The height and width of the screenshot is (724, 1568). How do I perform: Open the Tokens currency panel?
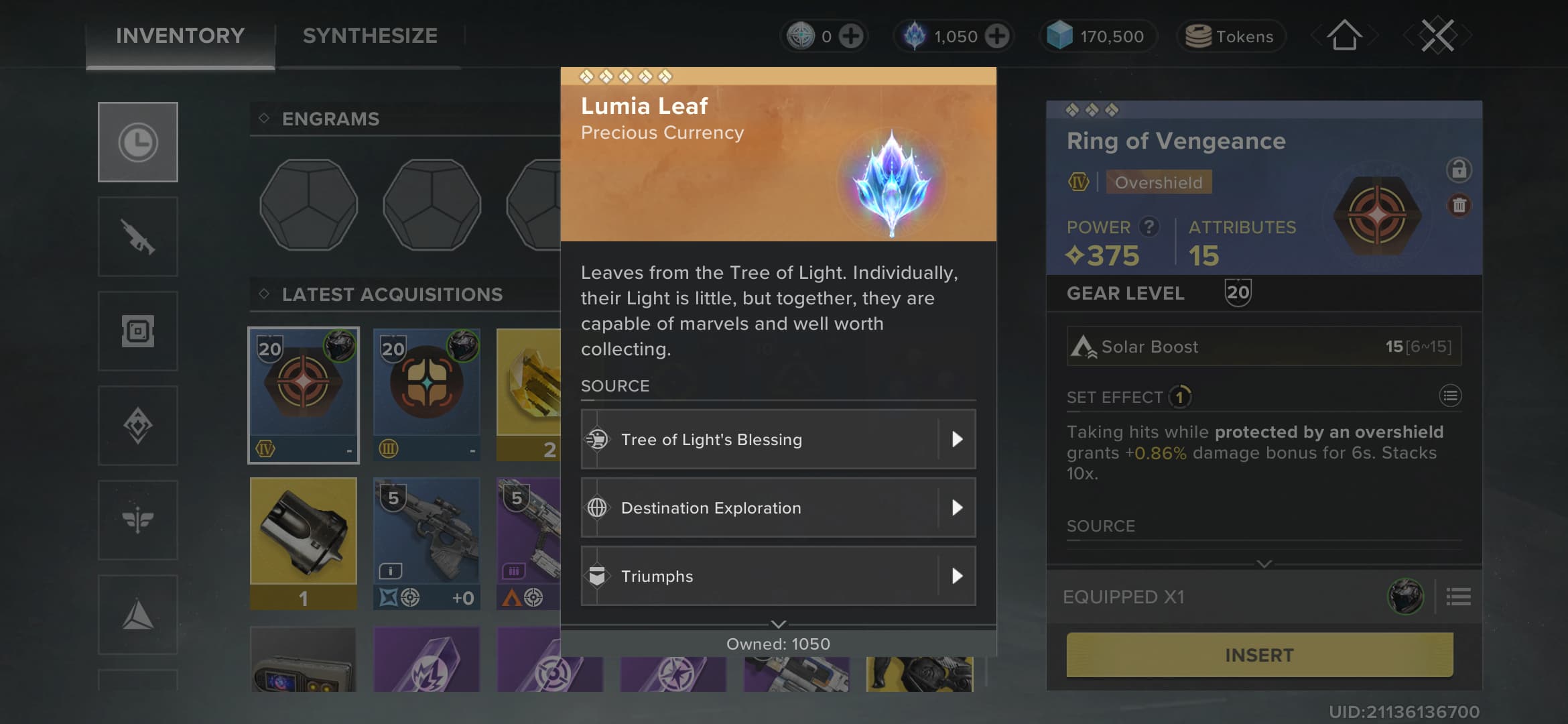(x=1231, y=36)
